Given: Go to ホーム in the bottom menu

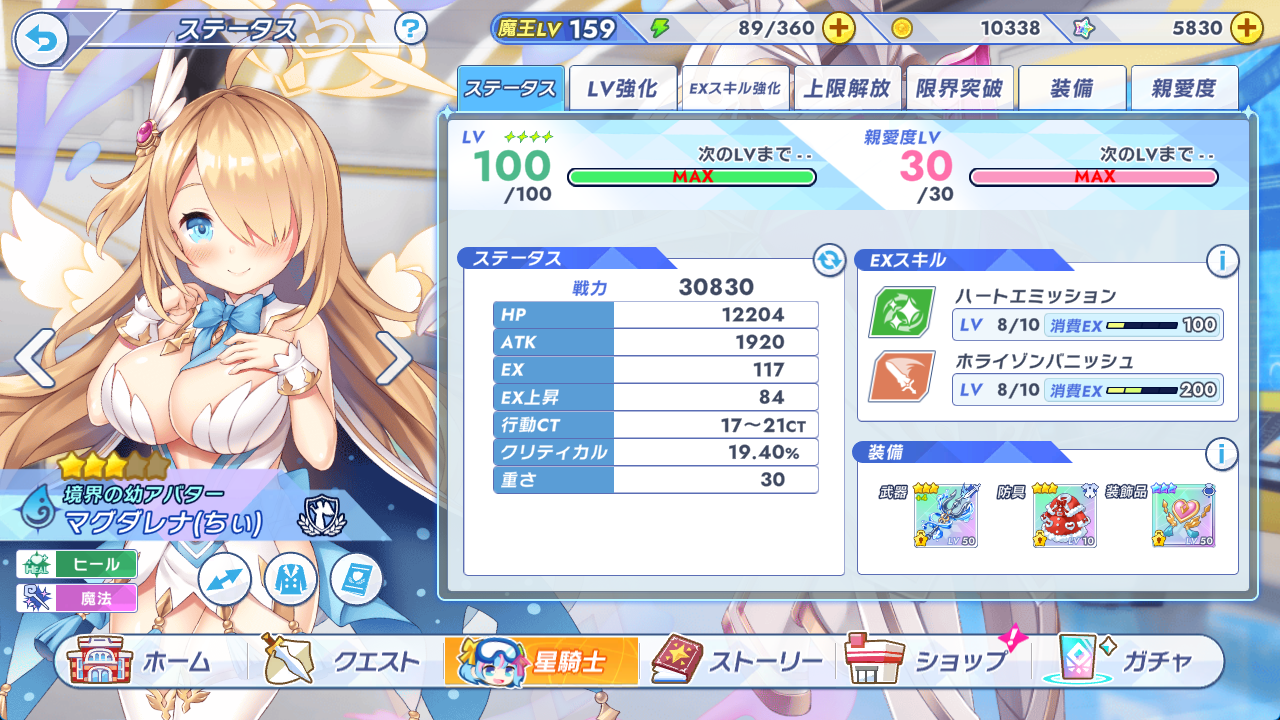Looking at the screenshot, I should click(140, 661).
